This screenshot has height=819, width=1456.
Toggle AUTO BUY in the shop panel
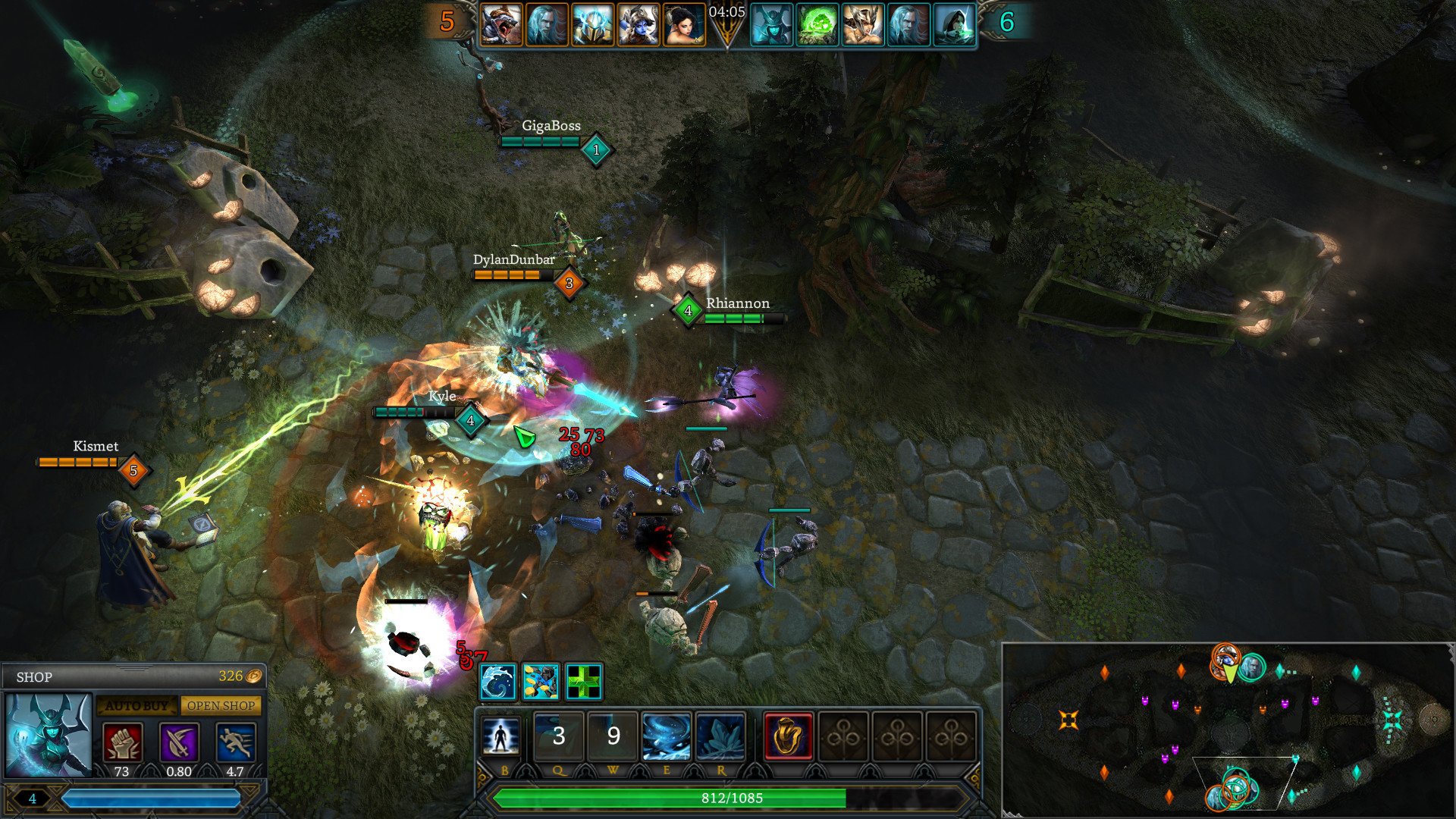coord(136,705)
